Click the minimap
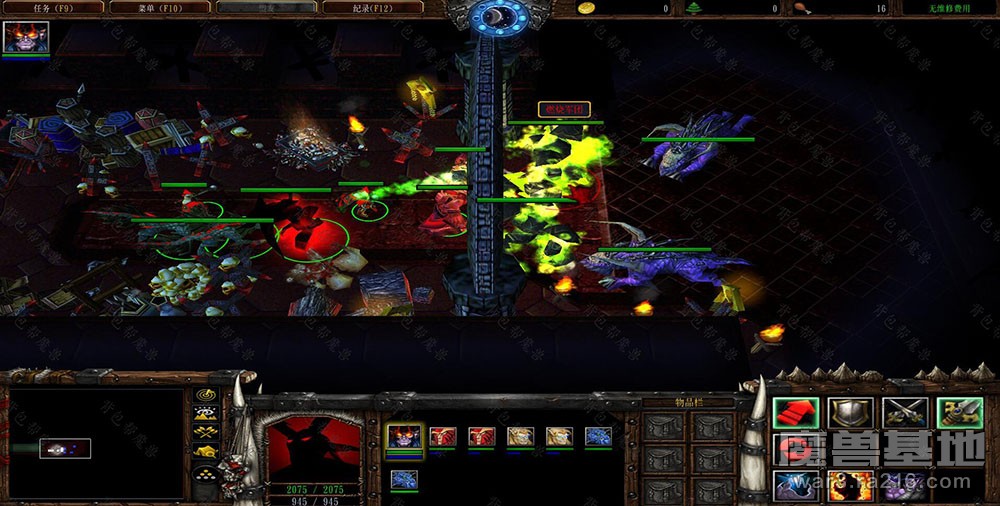The height and width of the screenshot is (506, 1000). pos(96,444)
